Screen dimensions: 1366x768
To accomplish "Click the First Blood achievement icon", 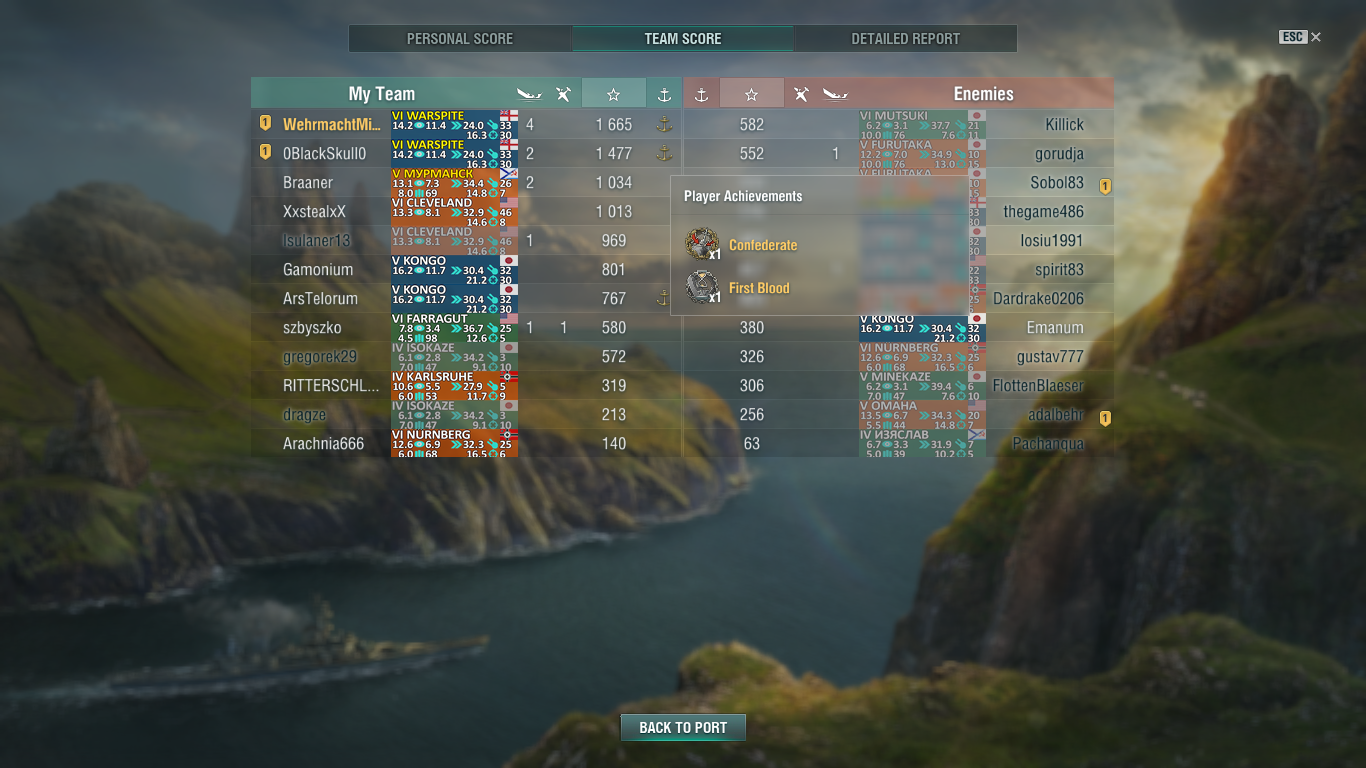I will (702, 288).
